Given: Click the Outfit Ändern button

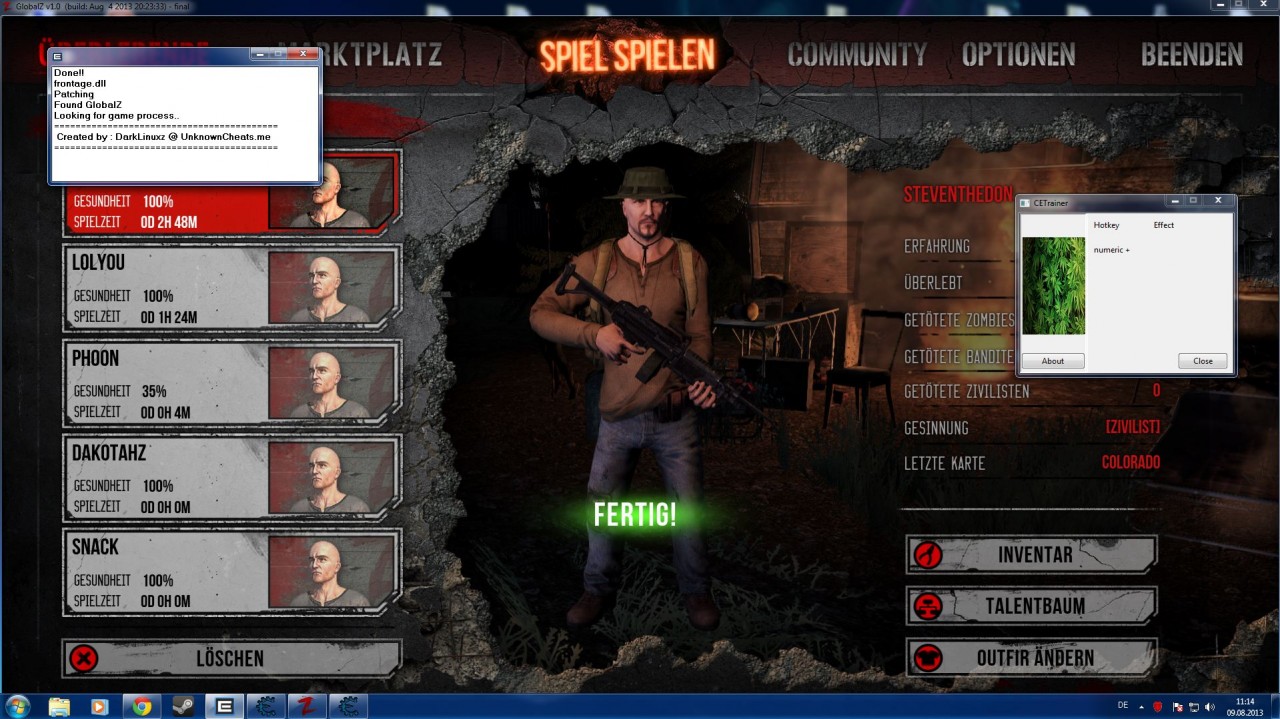Looking at the screenshot, I should [x=1031, y=658].
